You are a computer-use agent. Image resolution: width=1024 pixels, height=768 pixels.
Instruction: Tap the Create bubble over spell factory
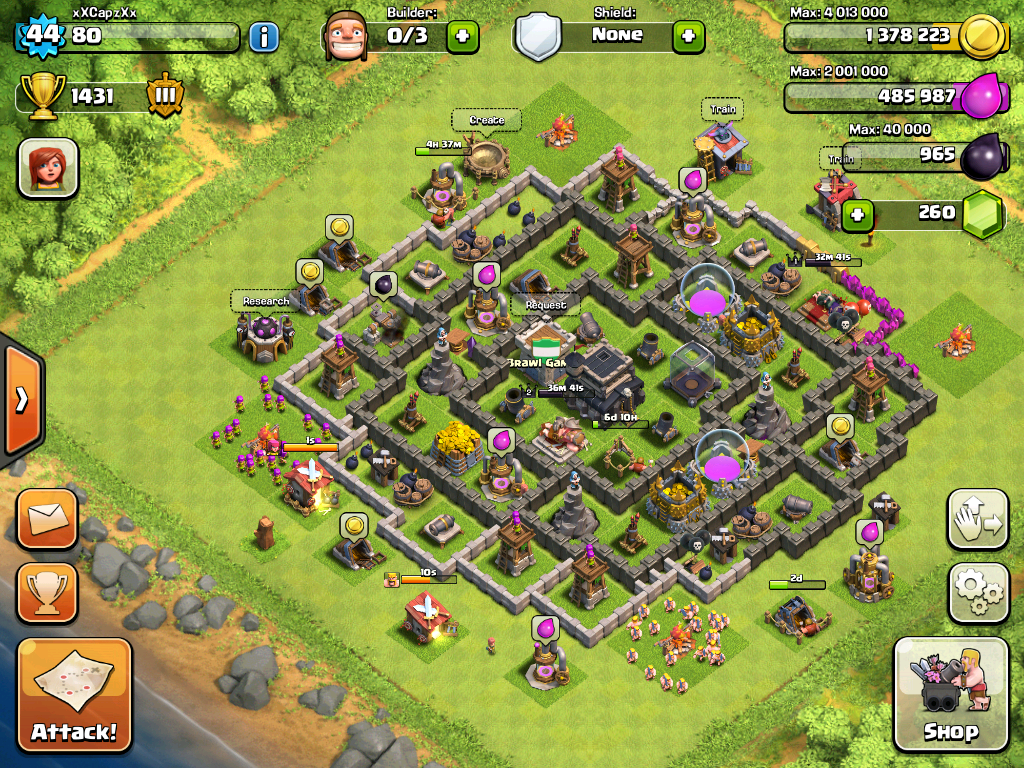tap(486, 120)
